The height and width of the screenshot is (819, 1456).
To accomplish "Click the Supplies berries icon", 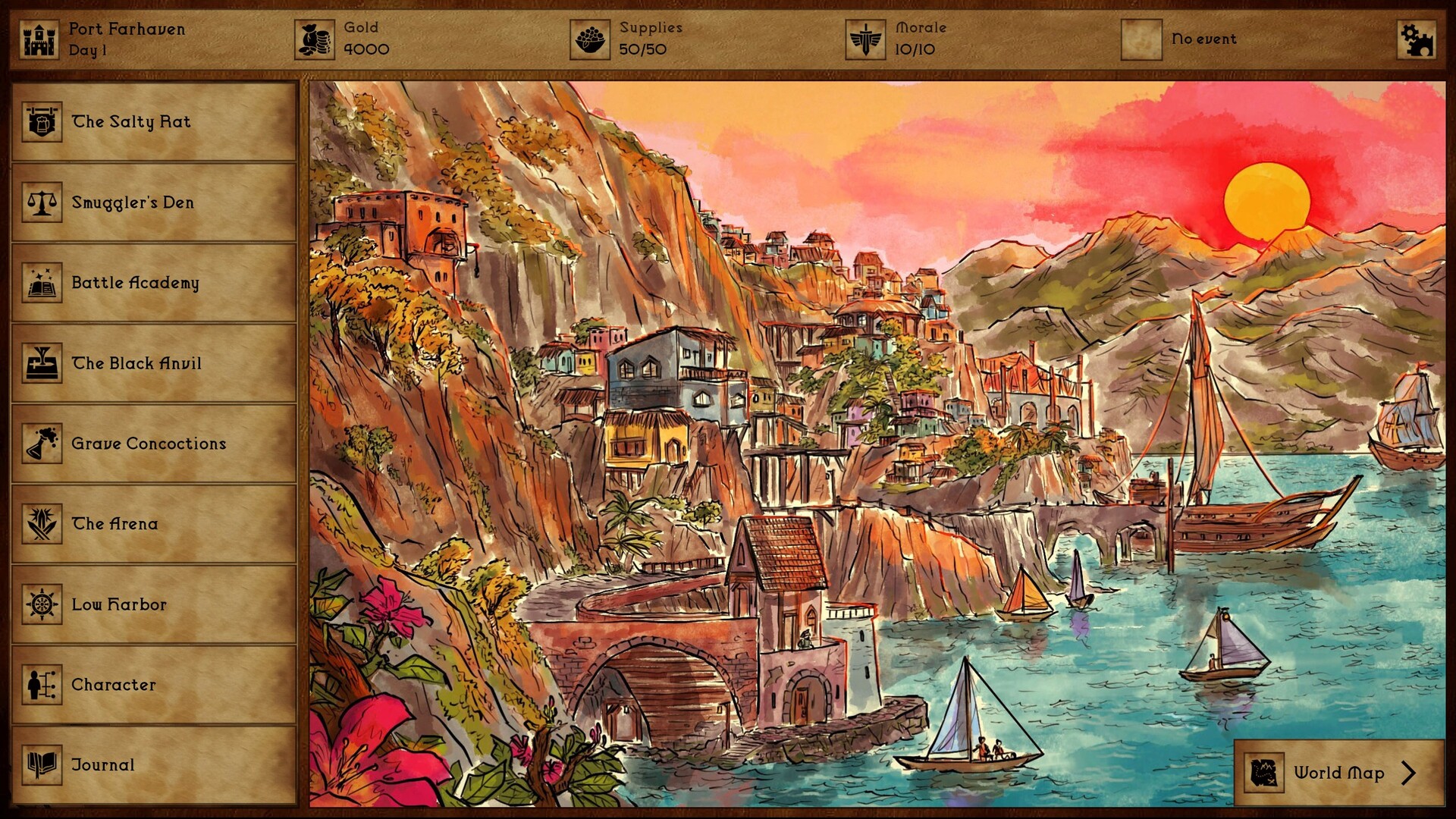I will pos(590,36).
